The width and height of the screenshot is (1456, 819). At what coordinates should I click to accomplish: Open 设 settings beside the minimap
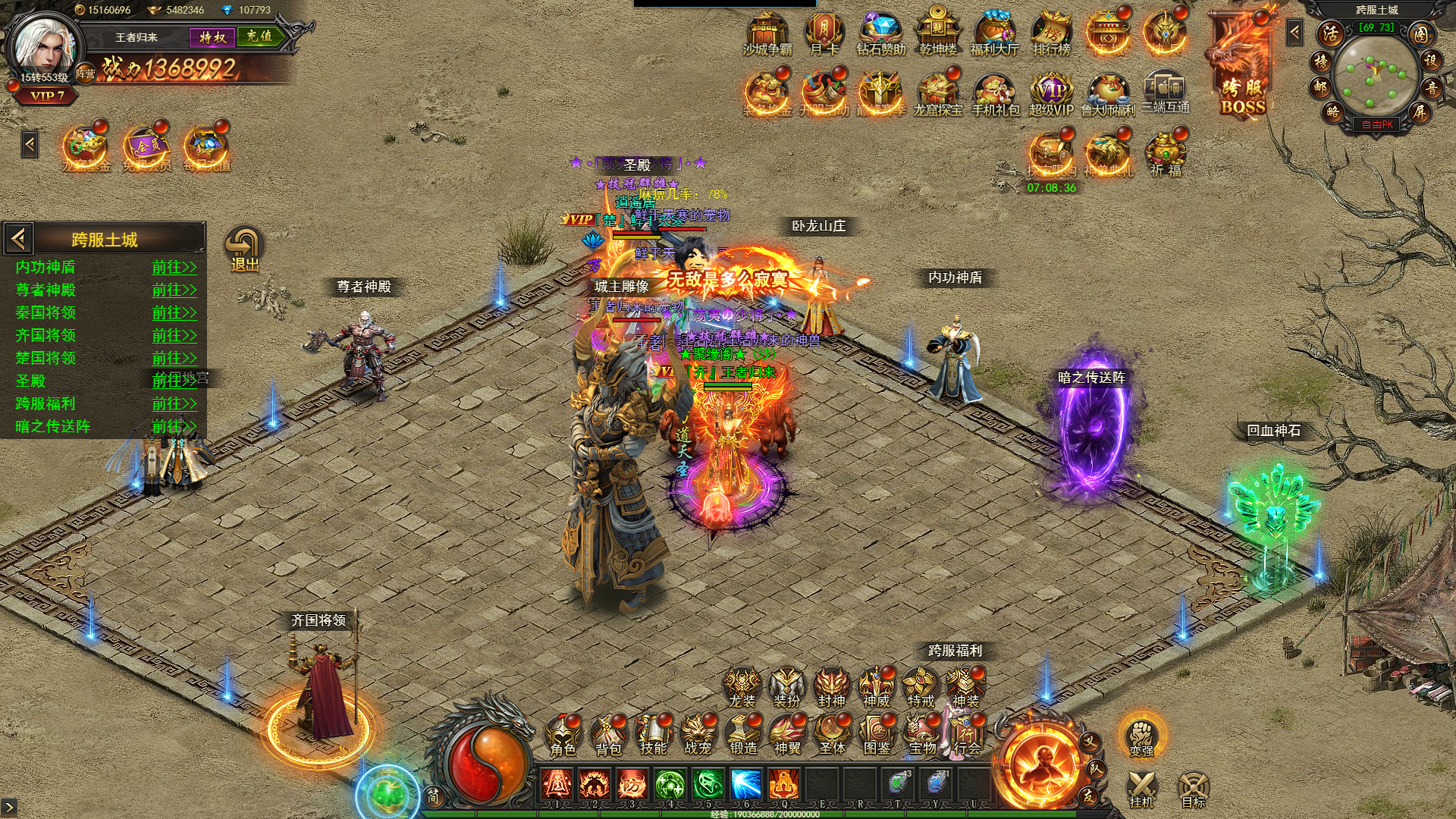tap(1430, 60)
